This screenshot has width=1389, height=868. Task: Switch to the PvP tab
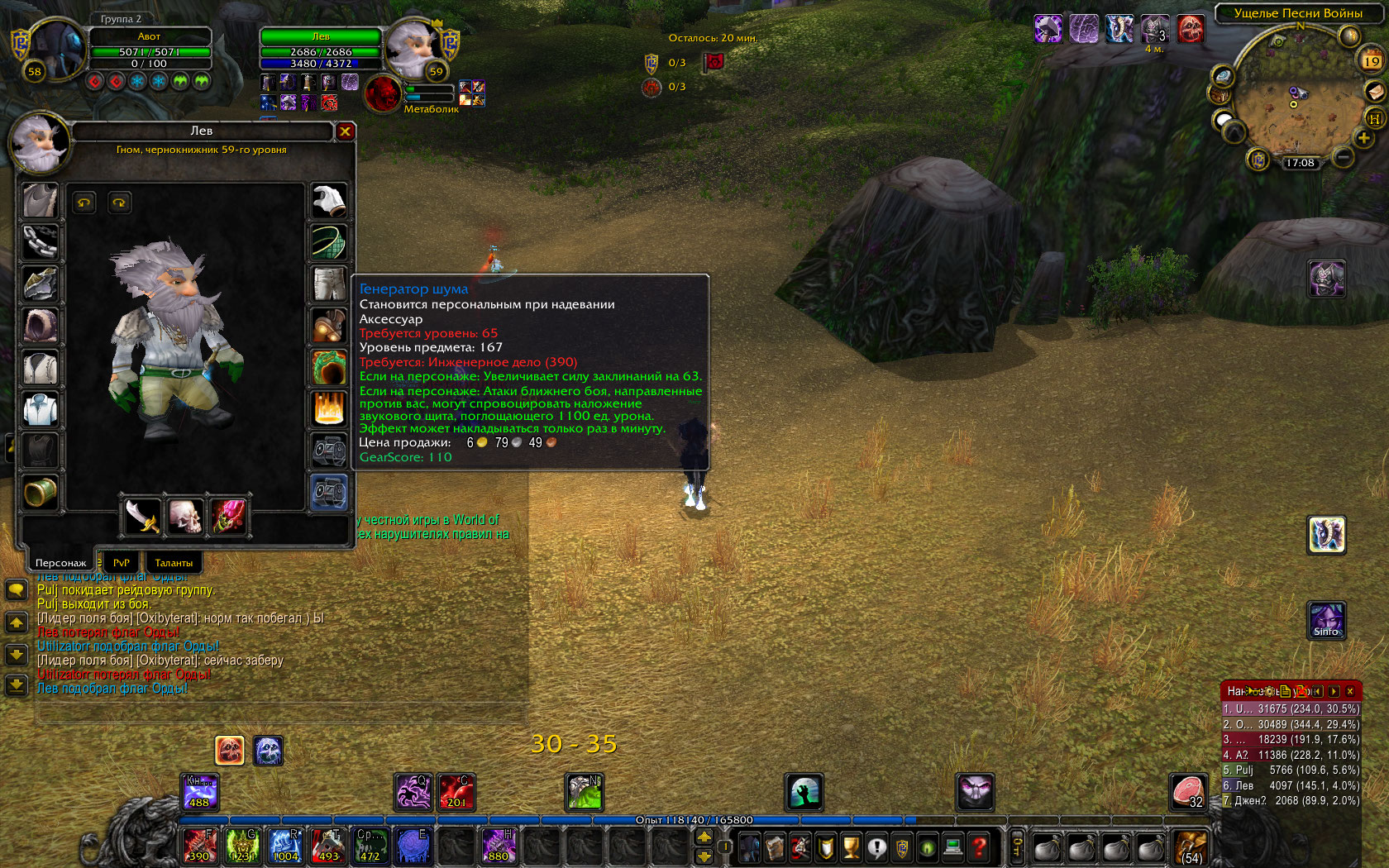tap(121, 562)
